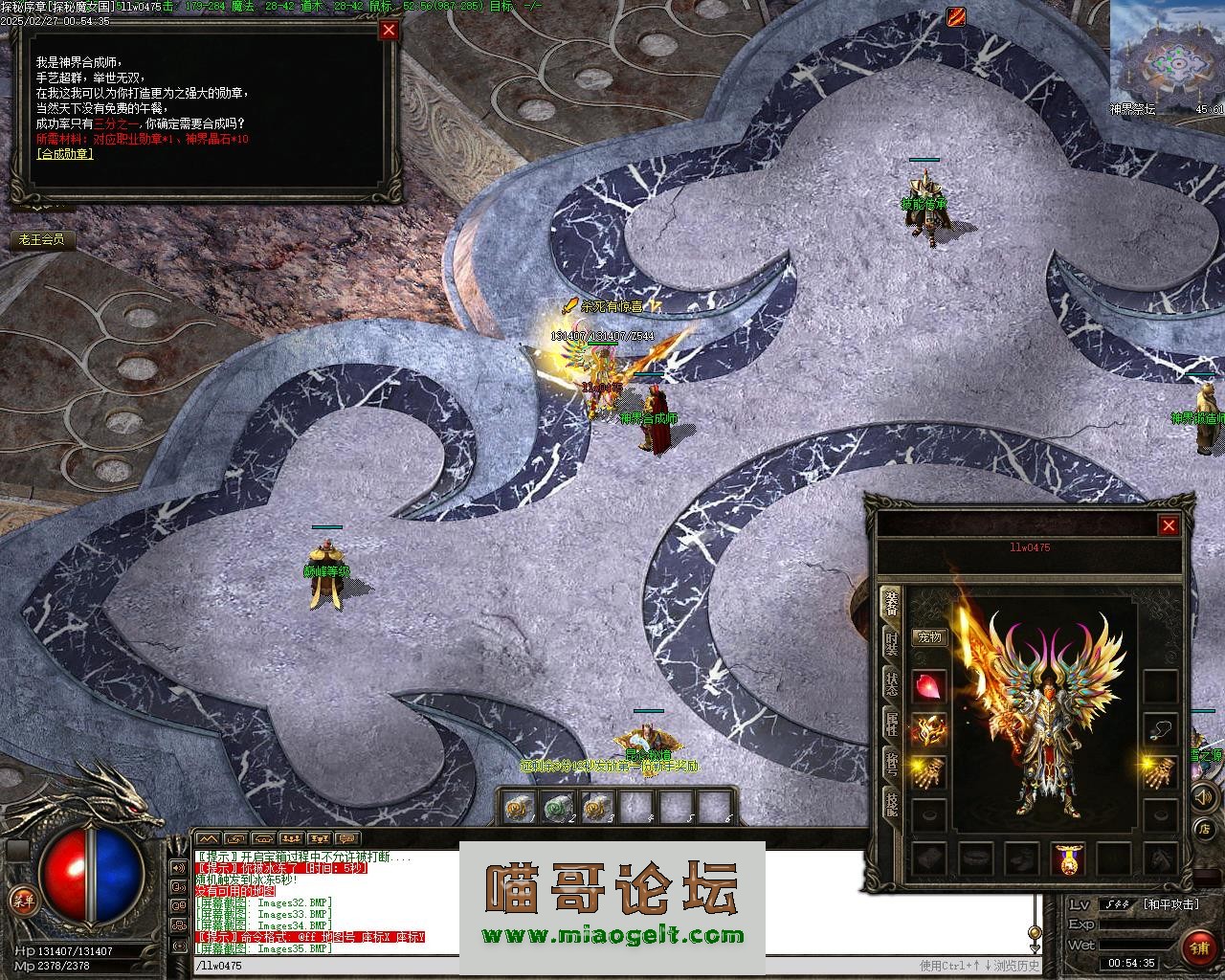
Task: Choose the 合成勋章 dialogue option
Action: pos(64,154)
